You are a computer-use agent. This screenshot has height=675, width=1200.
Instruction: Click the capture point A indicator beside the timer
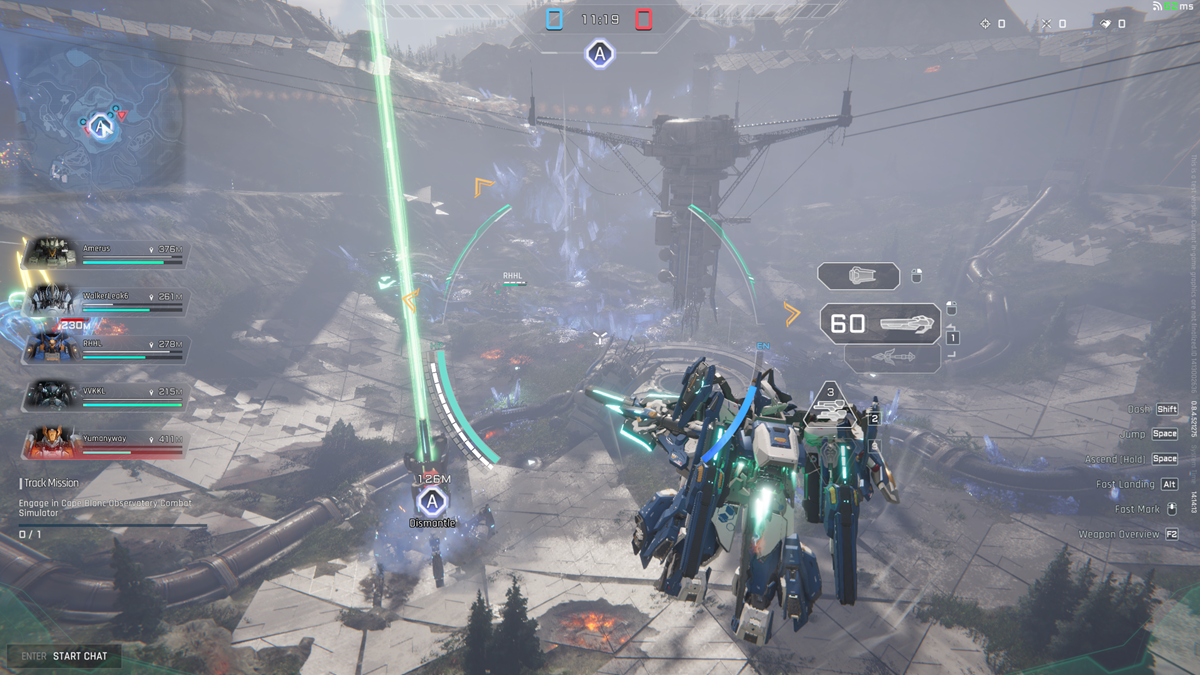(599, 54)
